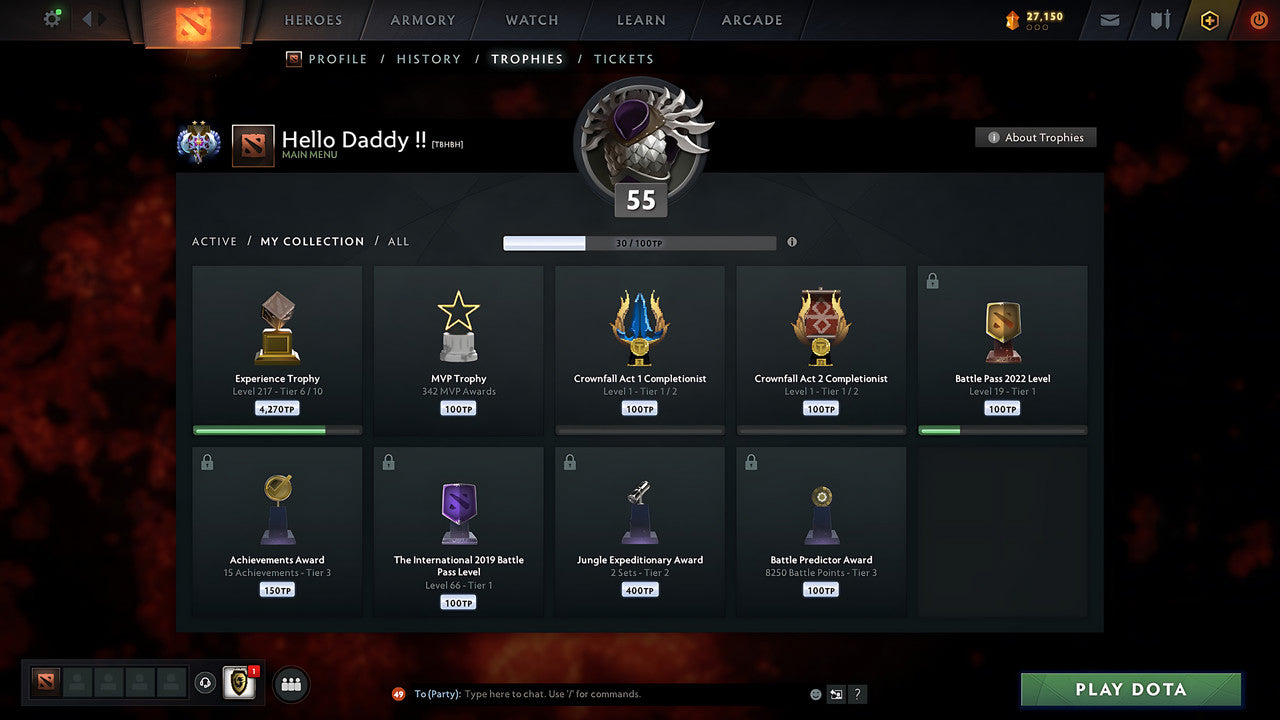The height and width of the screenshot is (720, 1280).
Task: Switch to the MY COLLECTION filter
Action: 311,241
